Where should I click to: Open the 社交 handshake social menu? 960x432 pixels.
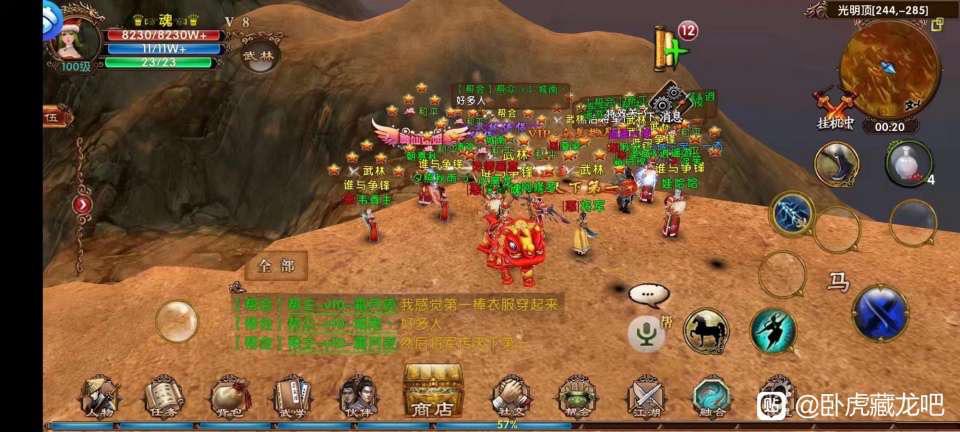click(x=509, y=395)
